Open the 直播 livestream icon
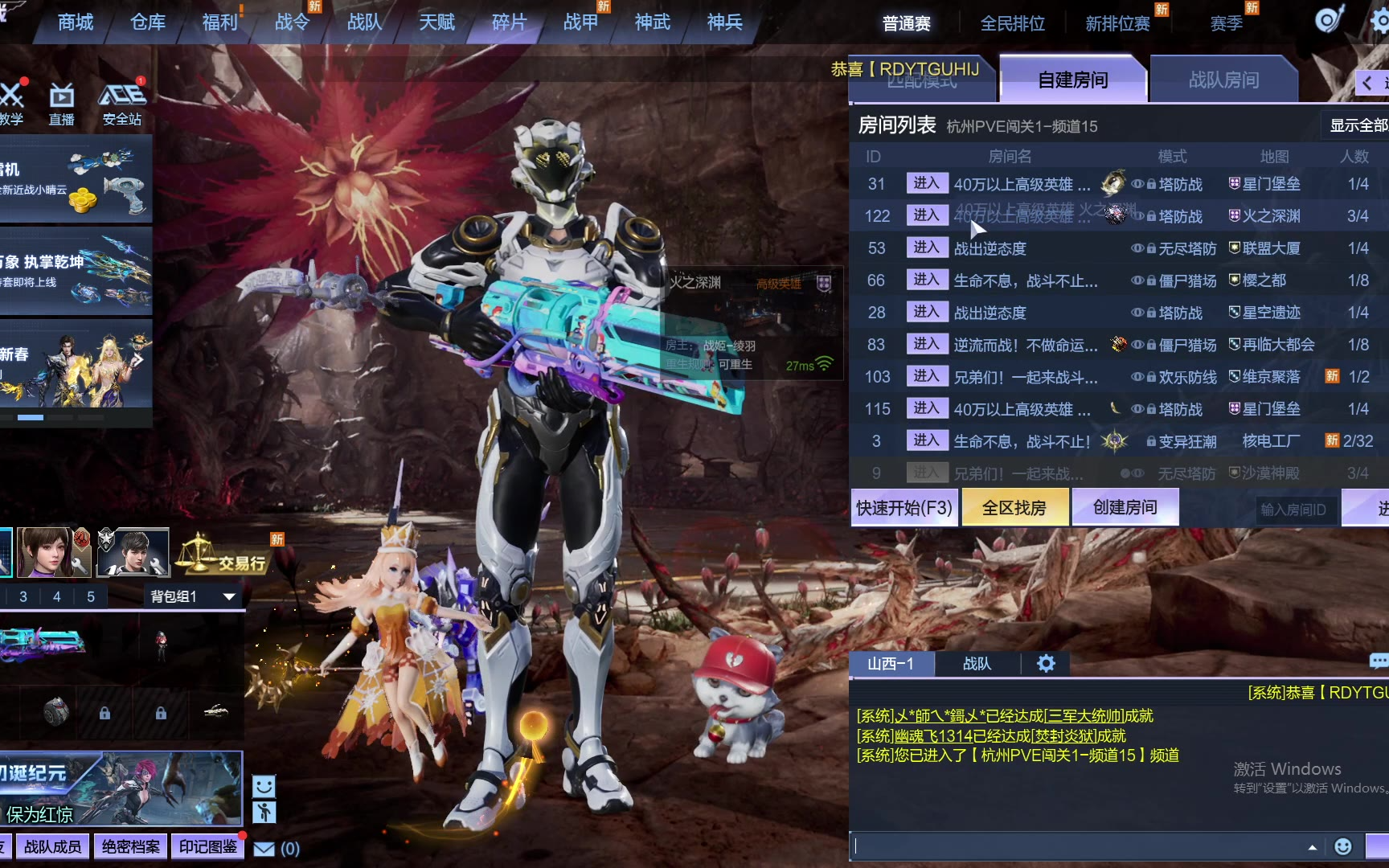Viewport: 1389px width, 868px height. coord(62,104)
